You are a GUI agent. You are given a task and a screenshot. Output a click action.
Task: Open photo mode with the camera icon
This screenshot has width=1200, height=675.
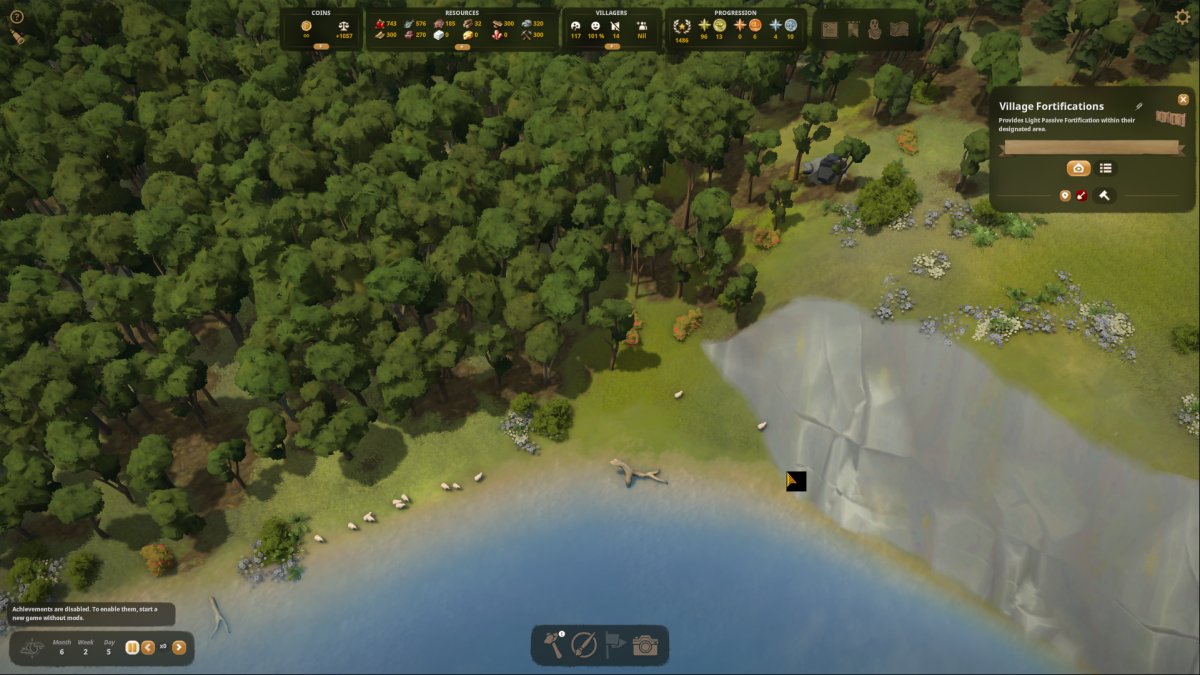click(645, 645)
